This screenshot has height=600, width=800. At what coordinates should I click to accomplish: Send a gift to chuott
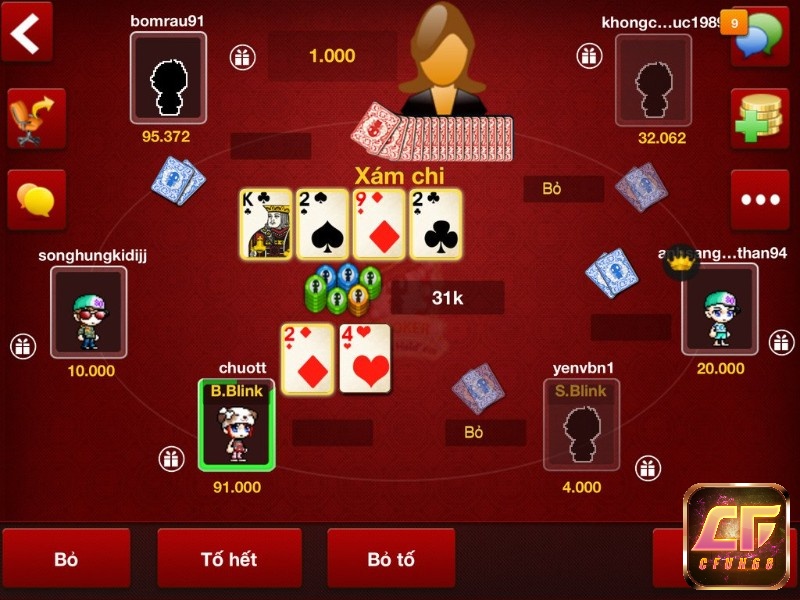(x=171, y=459)
